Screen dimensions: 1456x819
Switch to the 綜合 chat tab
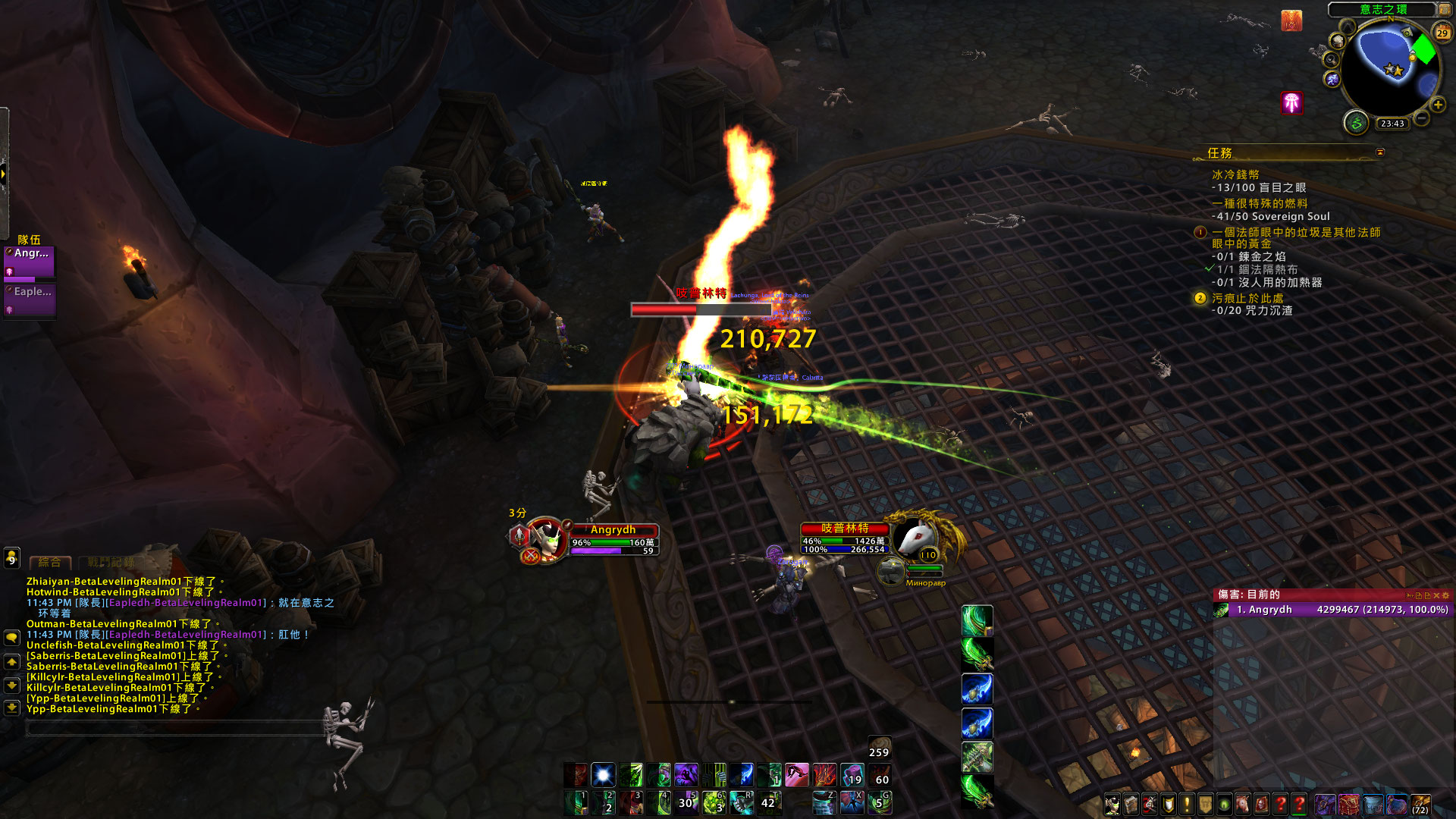point(49,563)
